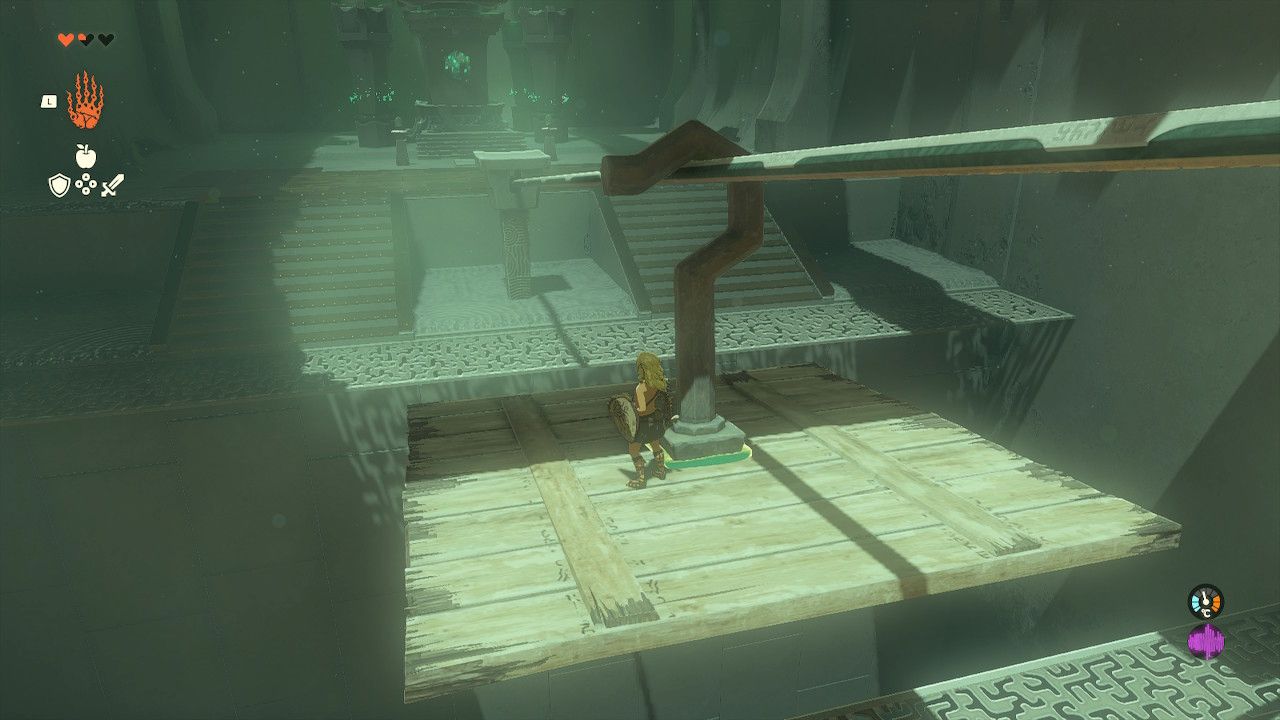Click the four-dot buff icon
This screenshot has width=1280, height=720.
click(86, 185)
